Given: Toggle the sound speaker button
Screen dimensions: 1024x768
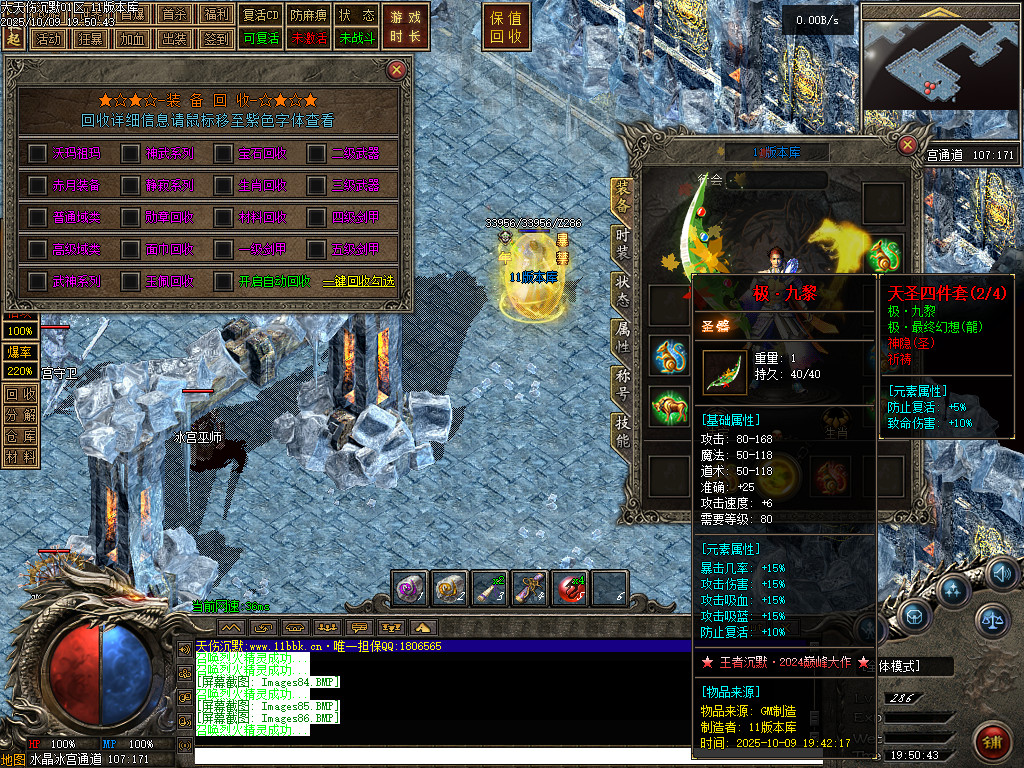Looking at the screenshot, I should 1002,574.
